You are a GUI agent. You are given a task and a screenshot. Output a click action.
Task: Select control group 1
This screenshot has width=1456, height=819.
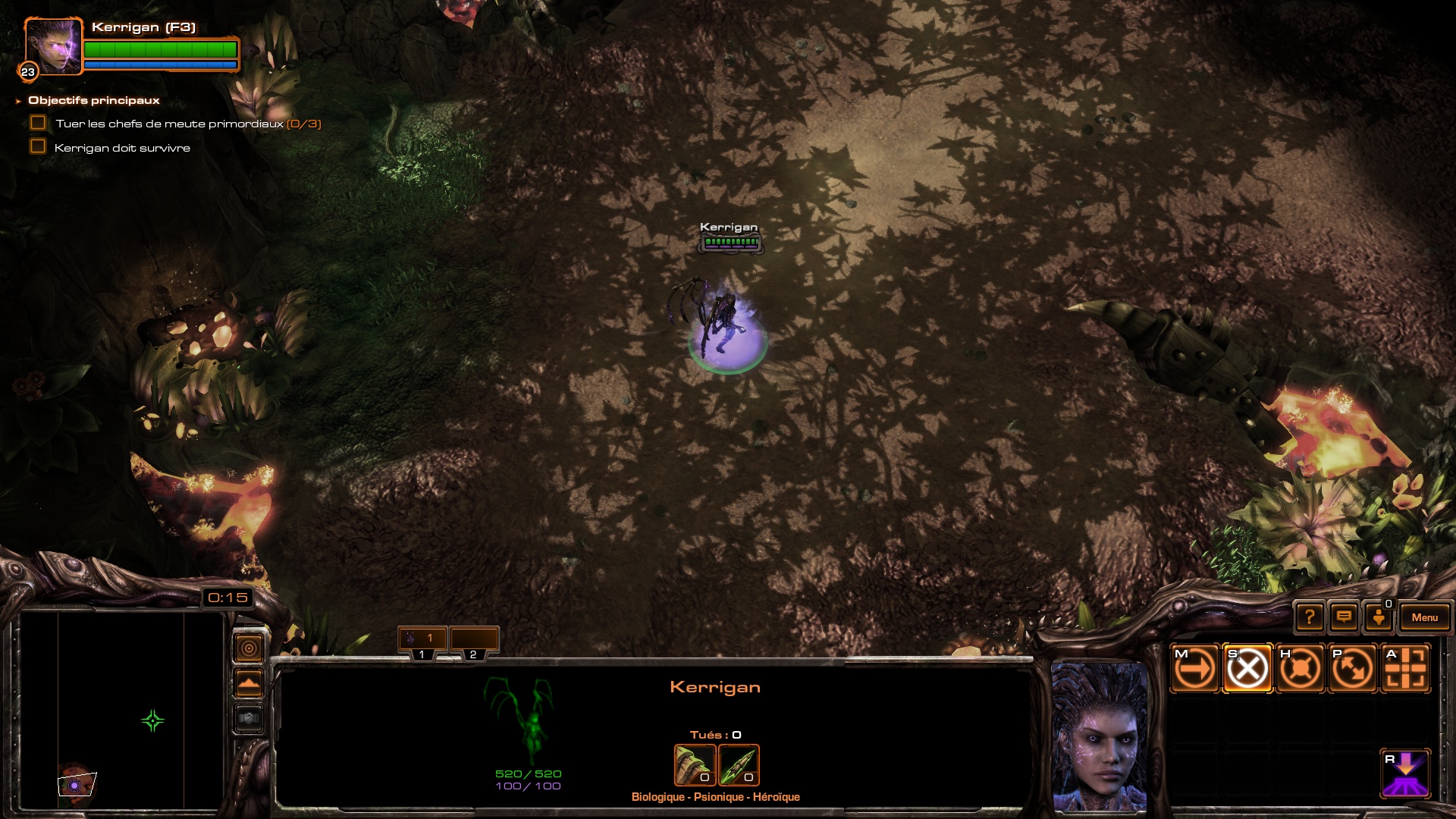tap(422, 639)
